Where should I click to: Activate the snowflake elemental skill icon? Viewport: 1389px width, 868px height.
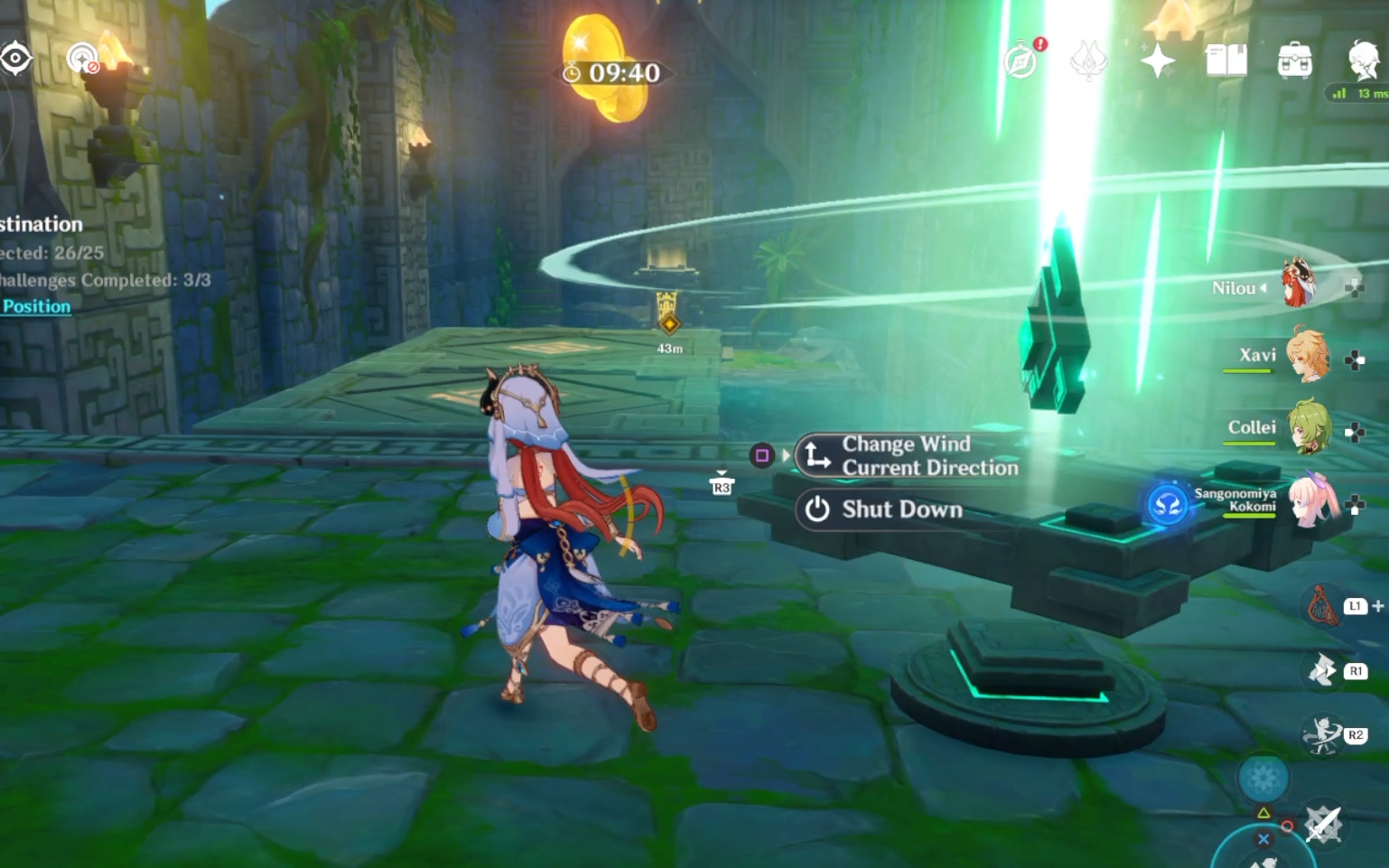point(1263,777)
